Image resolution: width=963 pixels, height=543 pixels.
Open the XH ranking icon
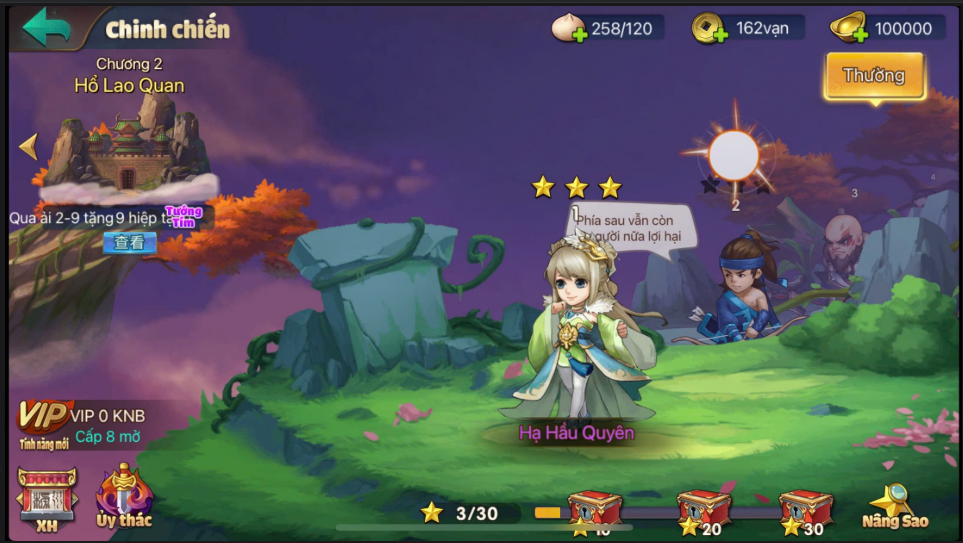(x=46, y=497)
